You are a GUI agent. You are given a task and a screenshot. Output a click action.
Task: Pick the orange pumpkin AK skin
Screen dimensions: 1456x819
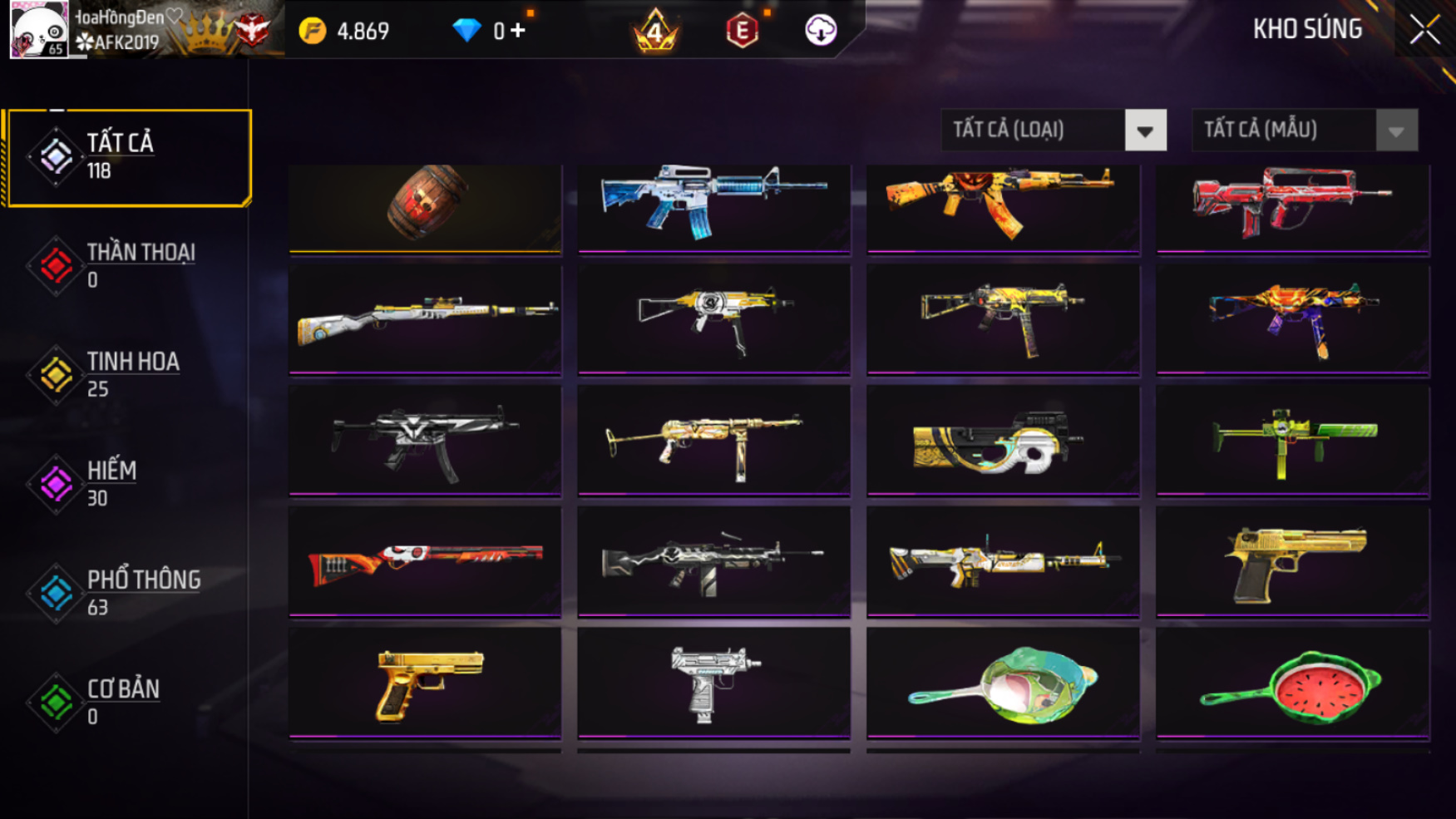coord(1002,206)
